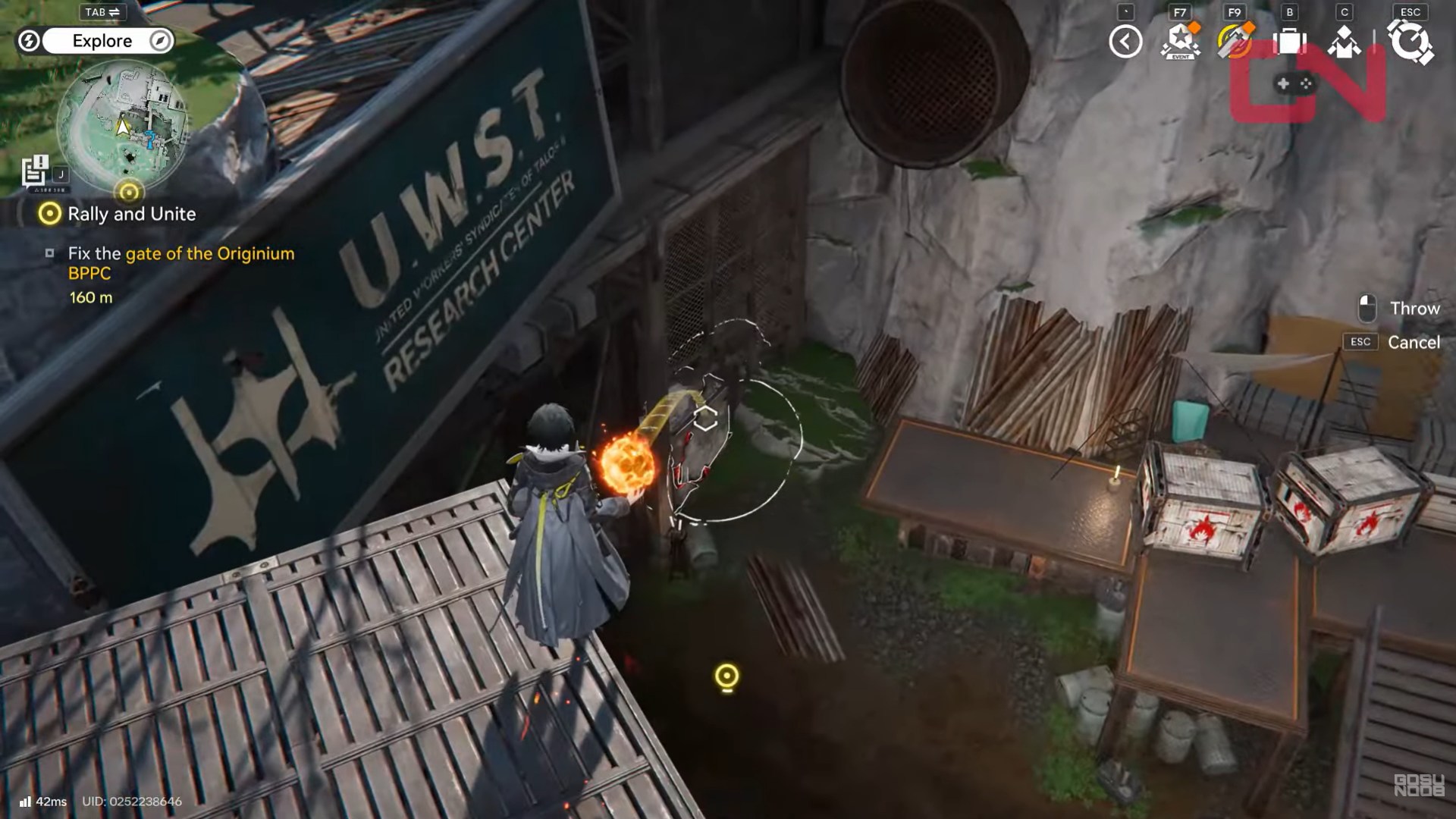Click the back arrow navigation icon
This screenshot has width=1456, height=819.
pos(1125,43)
